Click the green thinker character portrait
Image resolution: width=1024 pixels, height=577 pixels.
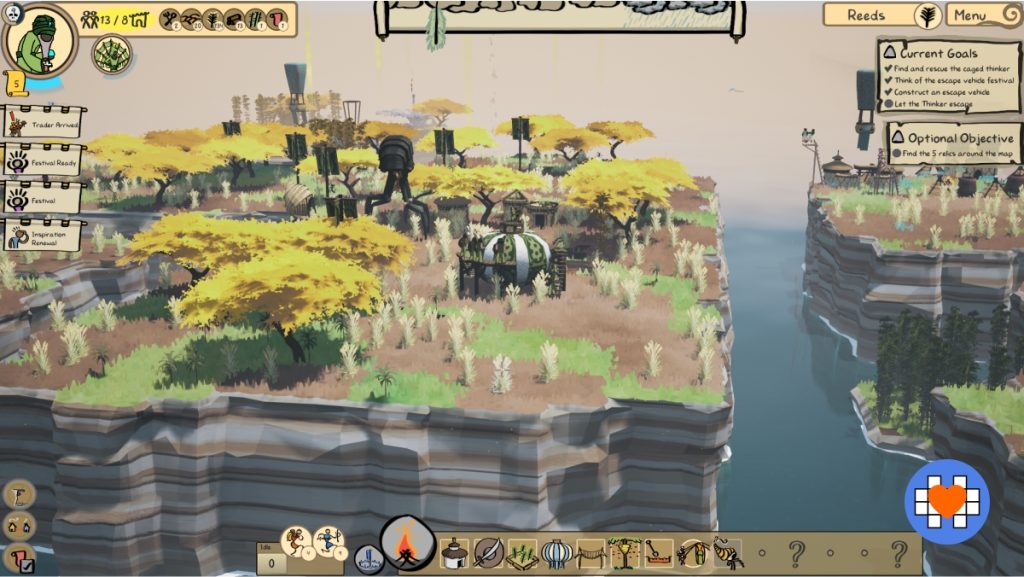39,40
